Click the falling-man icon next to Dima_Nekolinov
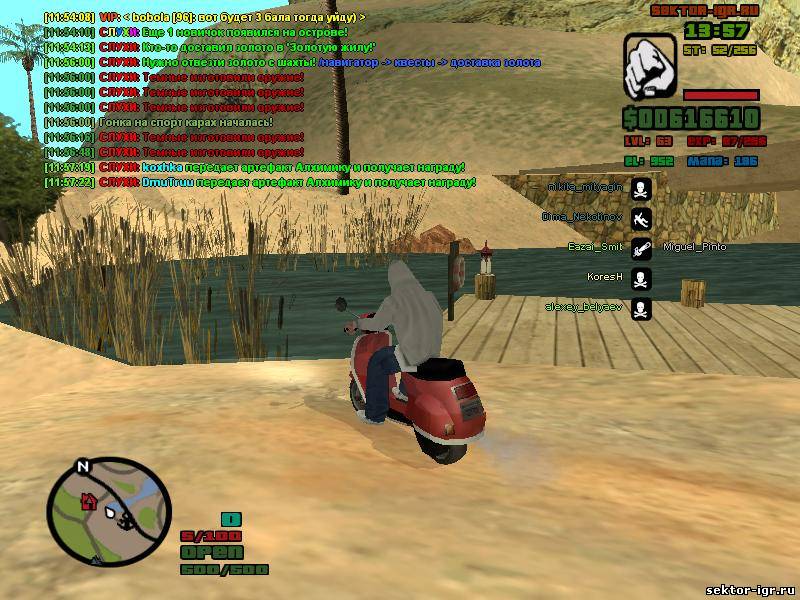800x600 pixels. tap(641, 217)
